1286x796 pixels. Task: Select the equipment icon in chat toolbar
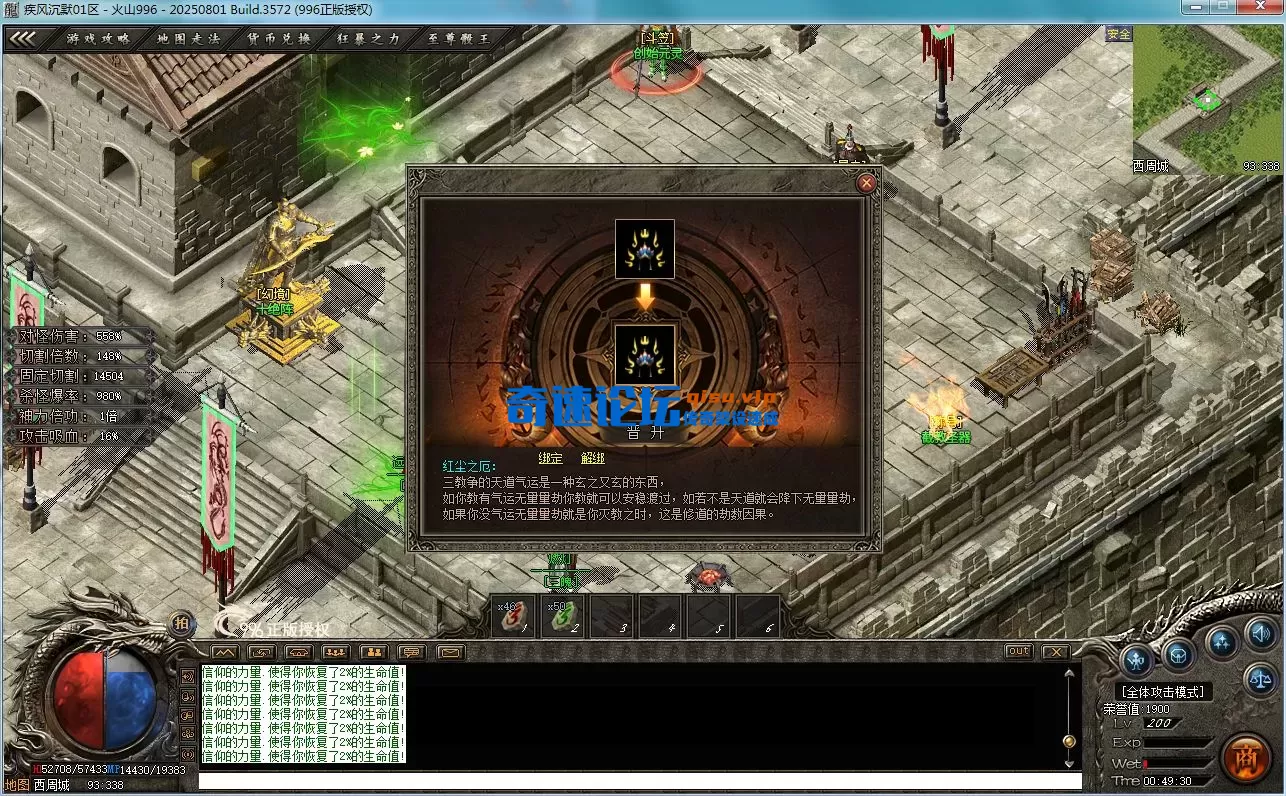[298, 650]
